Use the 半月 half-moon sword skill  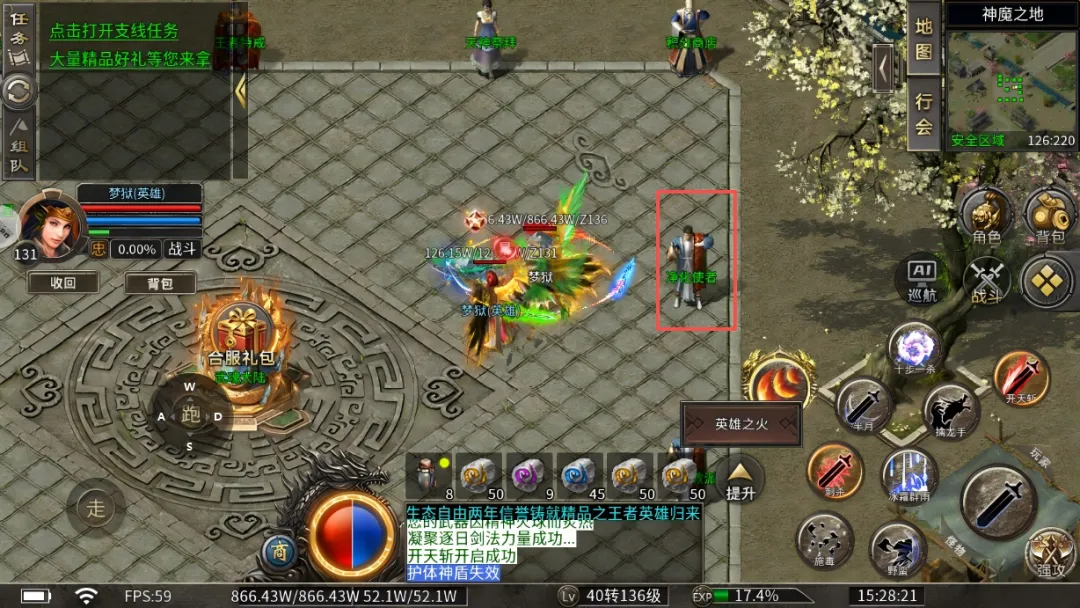point(862,405)
